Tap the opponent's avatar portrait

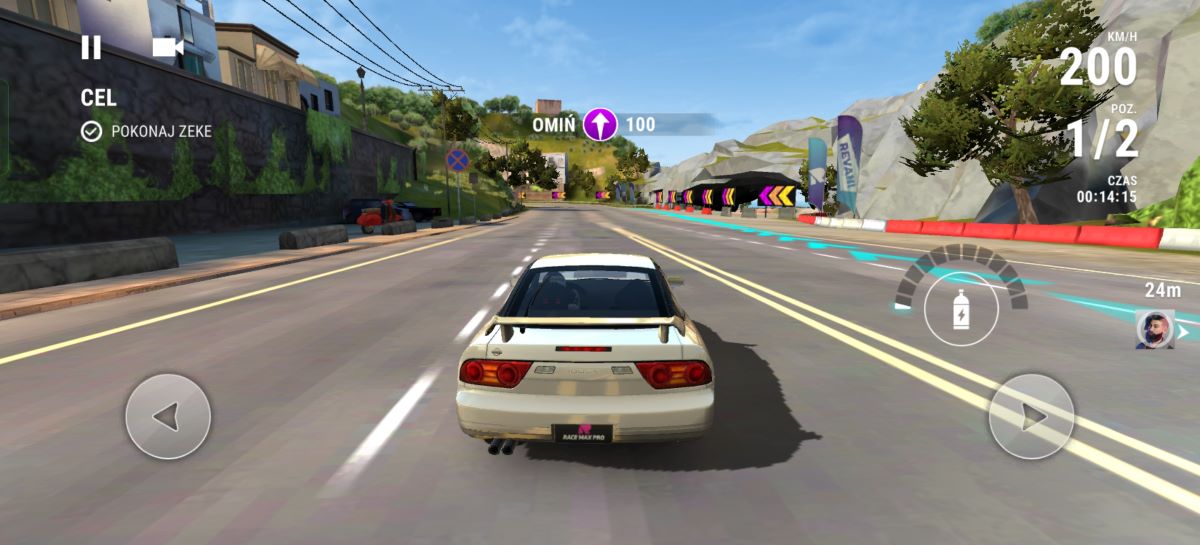1154,330
